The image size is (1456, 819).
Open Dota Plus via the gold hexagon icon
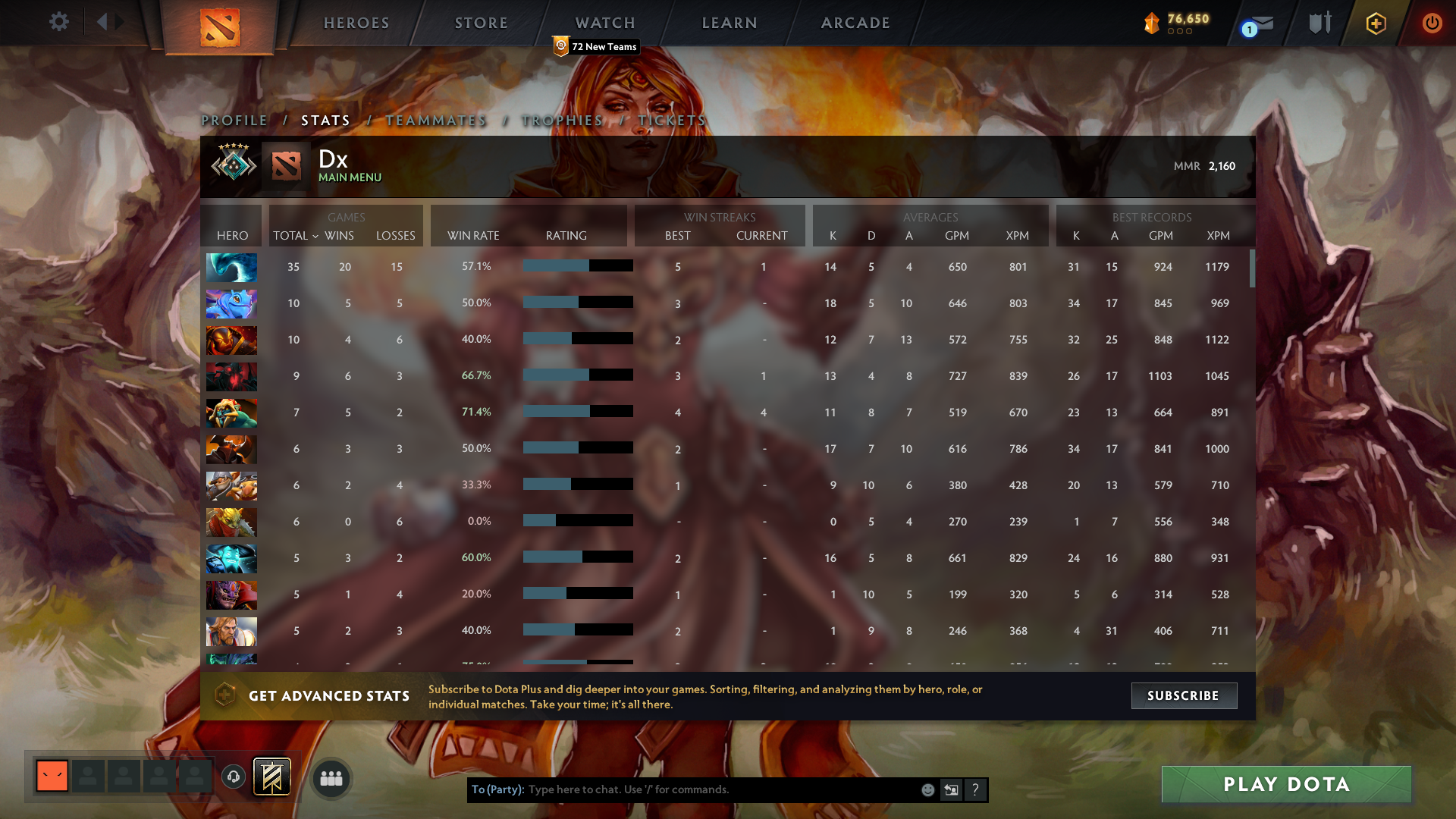[1376, 23]
